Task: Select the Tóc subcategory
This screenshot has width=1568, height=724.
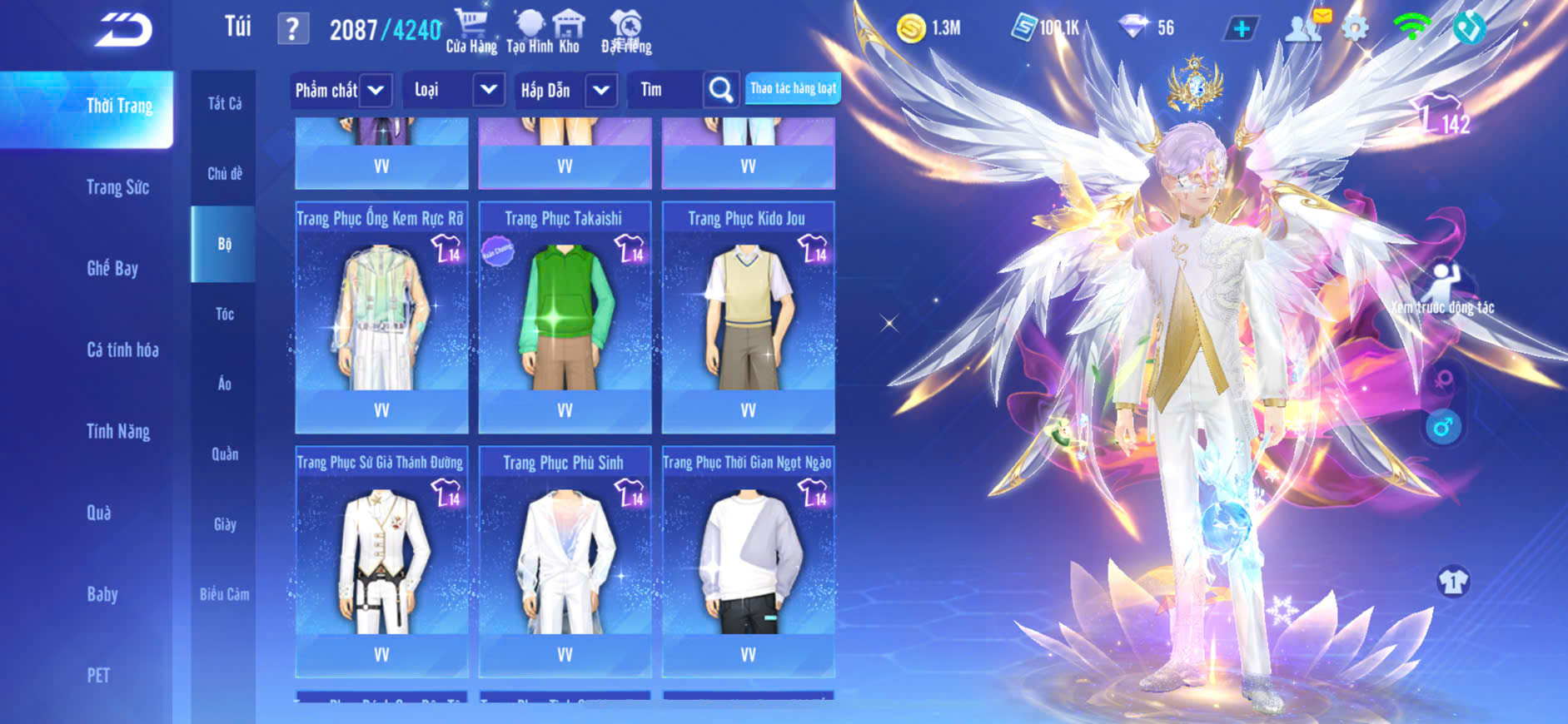Action: click(224, 314)
